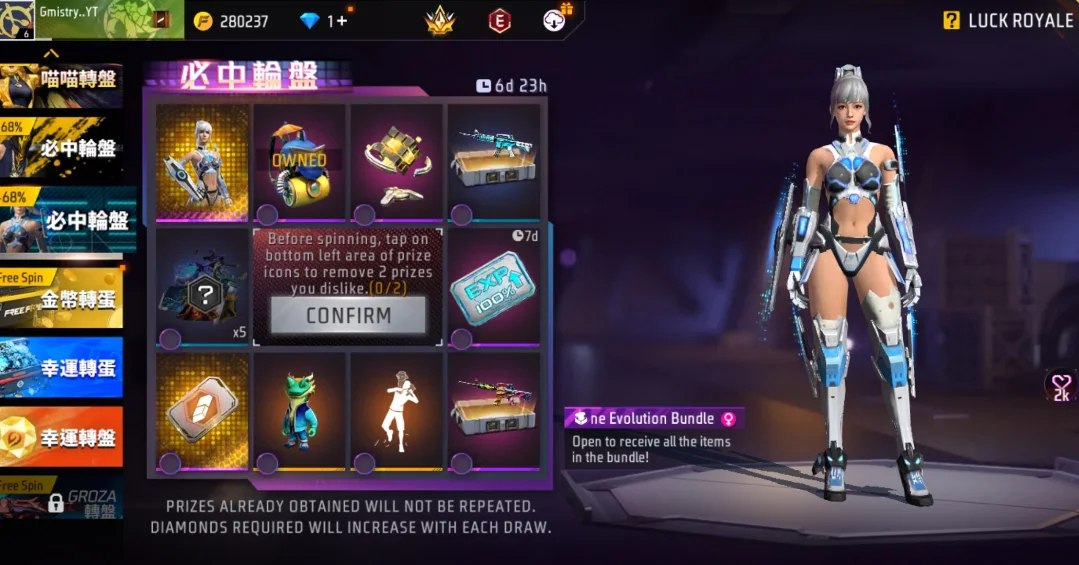Add diamonds with the plus button
This screenshot has width=1079, height=565.
[x=342, y=21]
